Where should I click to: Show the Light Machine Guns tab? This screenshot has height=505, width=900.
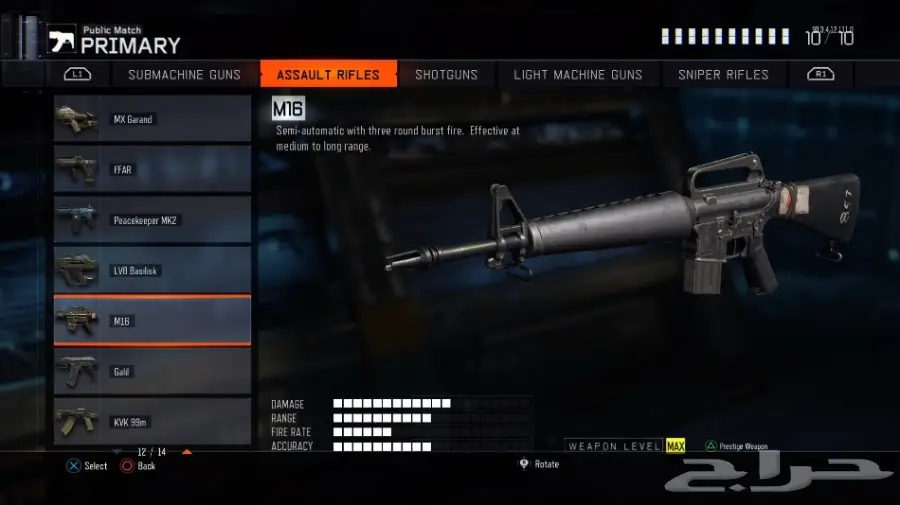tap(577, 75)
